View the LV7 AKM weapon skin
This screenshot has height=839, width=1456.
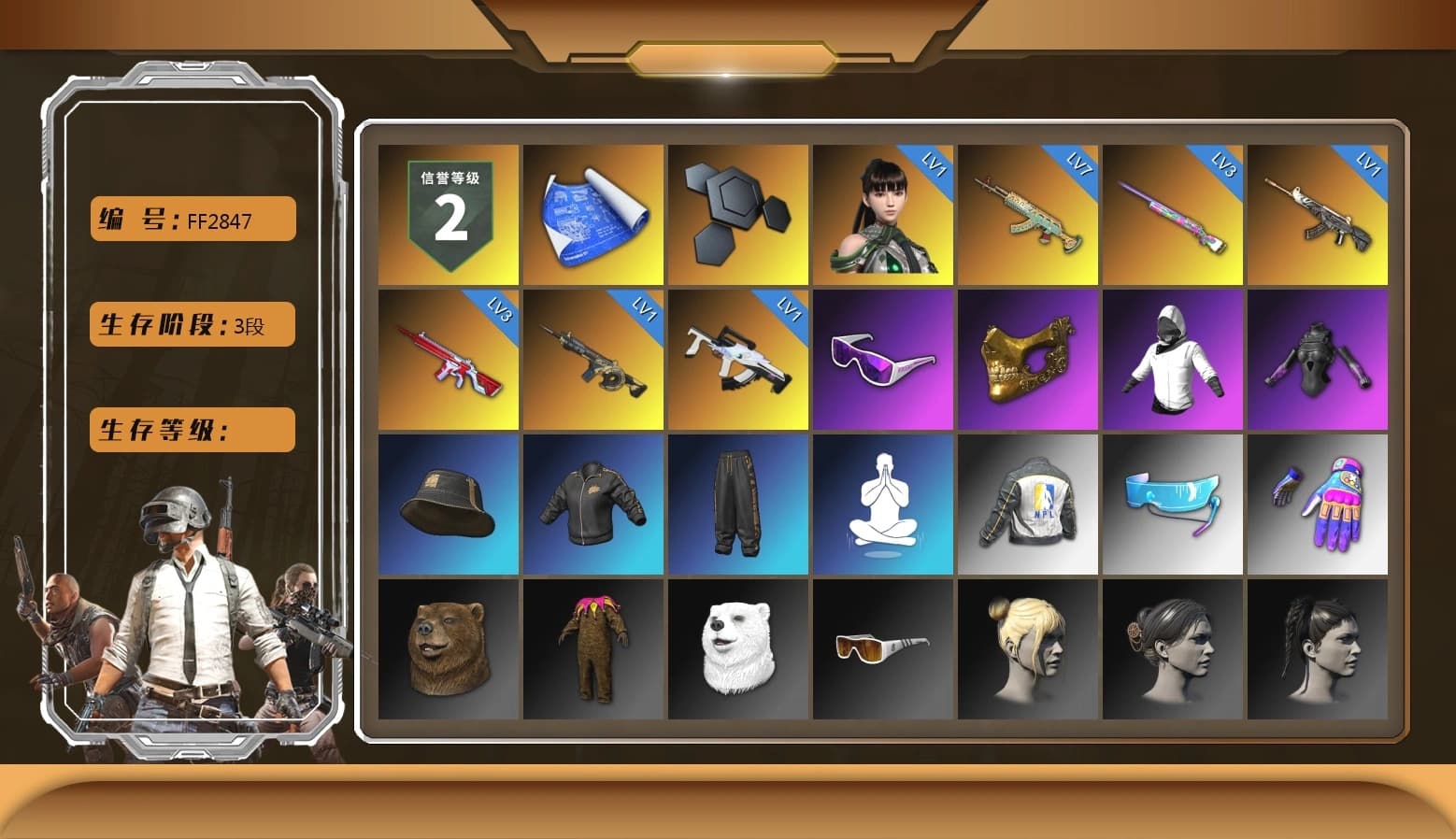point(1028,212)
